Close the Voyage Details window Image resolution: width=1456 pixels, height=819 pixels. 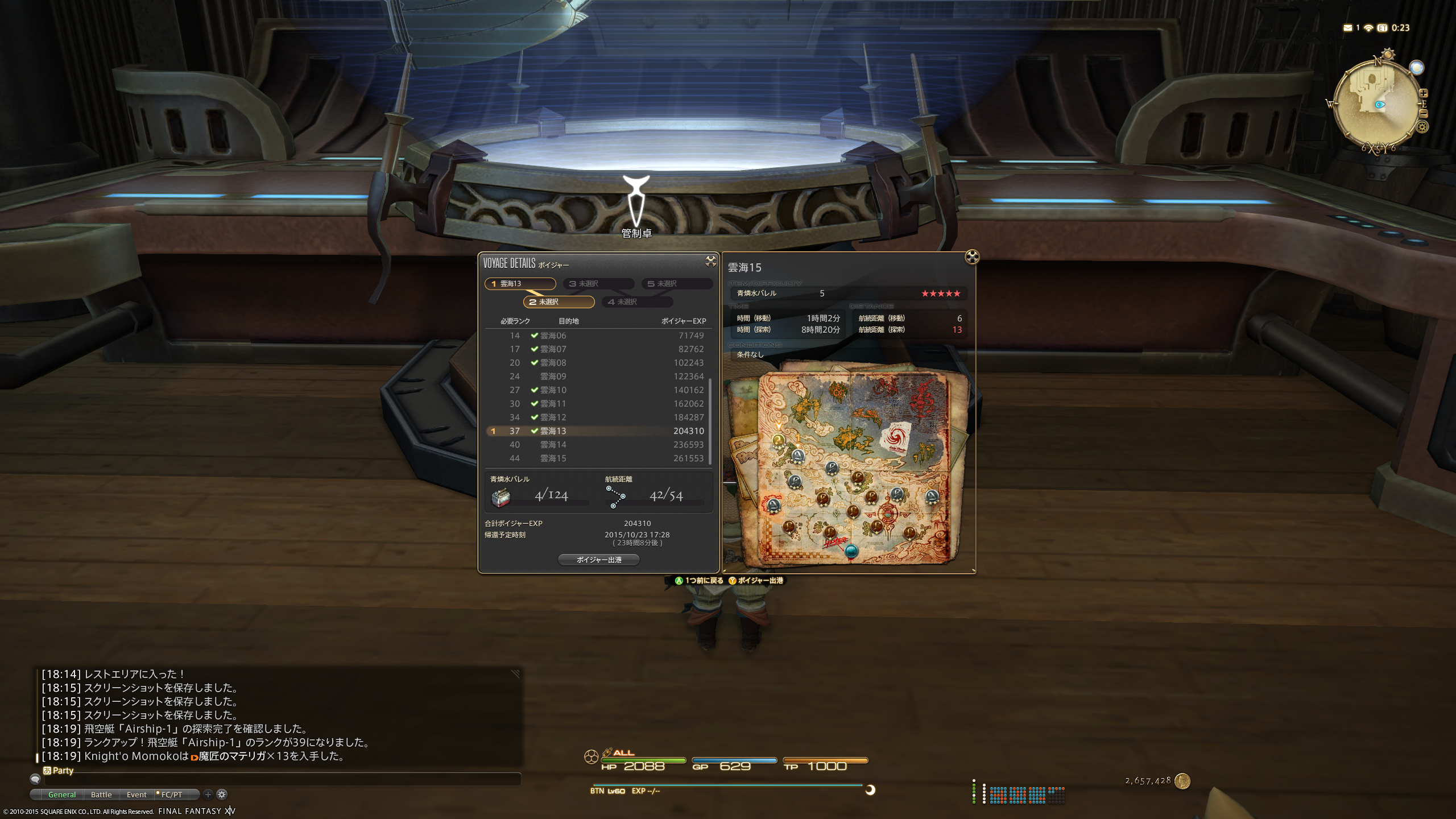(x=710, y=261)
